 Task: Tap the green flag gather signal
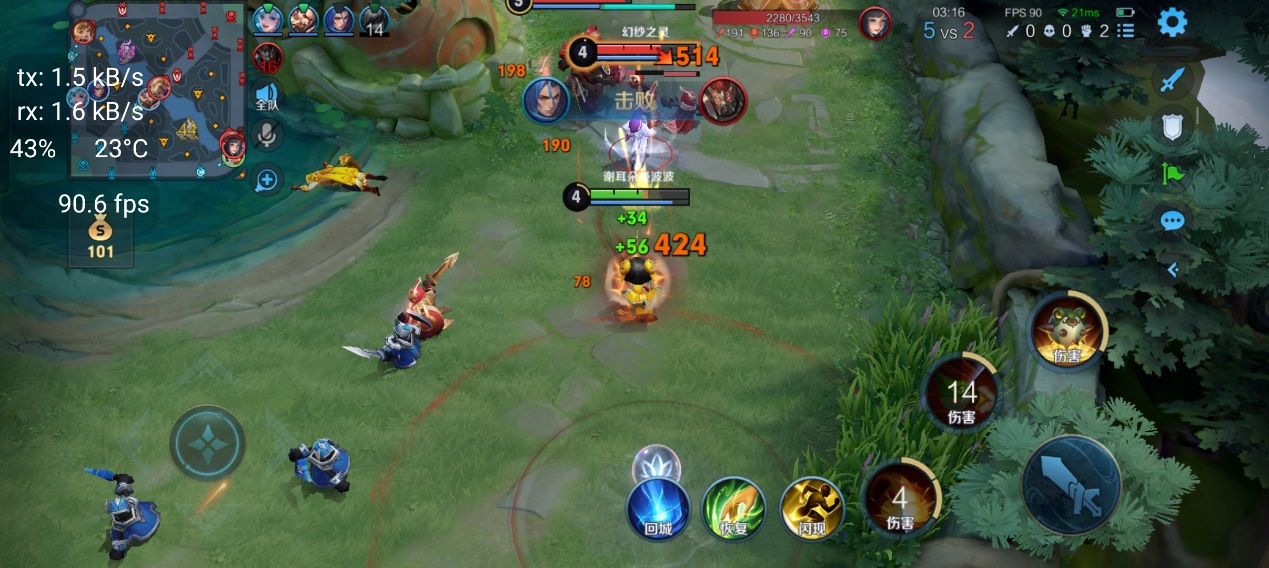(1173, 173)
